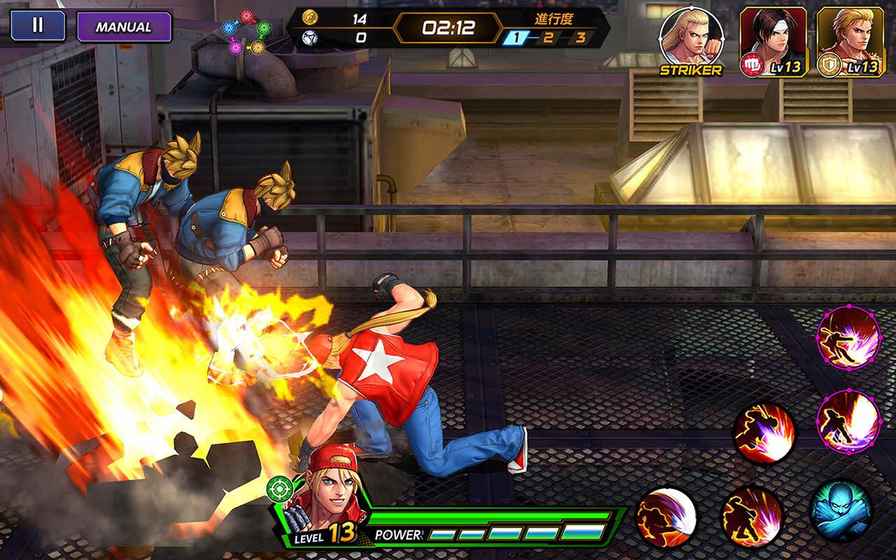Switch to the dark-haired Lv 13 fighter
Image resolution: width=896 pixels, height=560 pixels.
[773, 41]
